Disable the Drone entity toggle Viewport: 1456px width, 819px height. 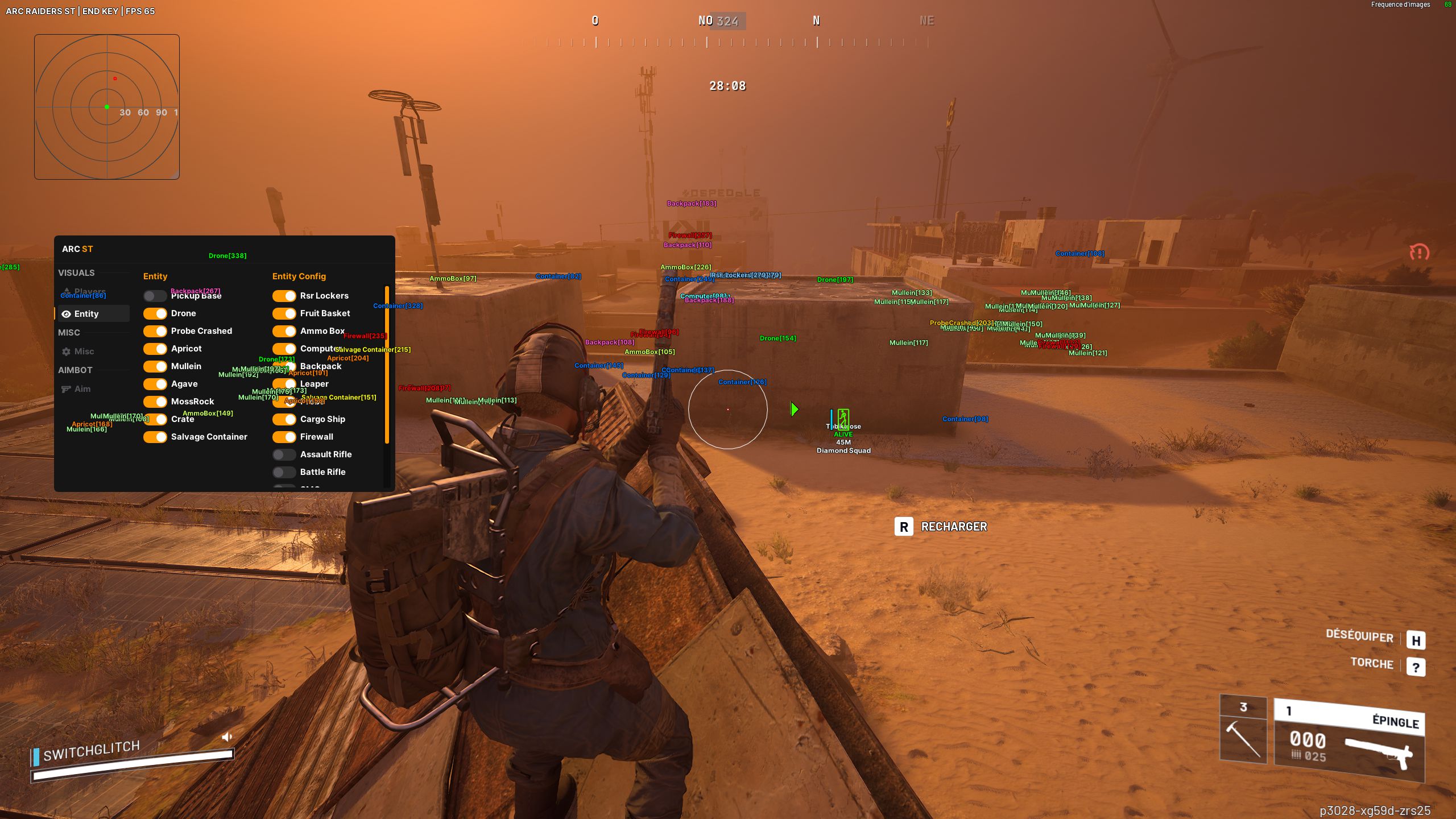click(x=155, y=313)
